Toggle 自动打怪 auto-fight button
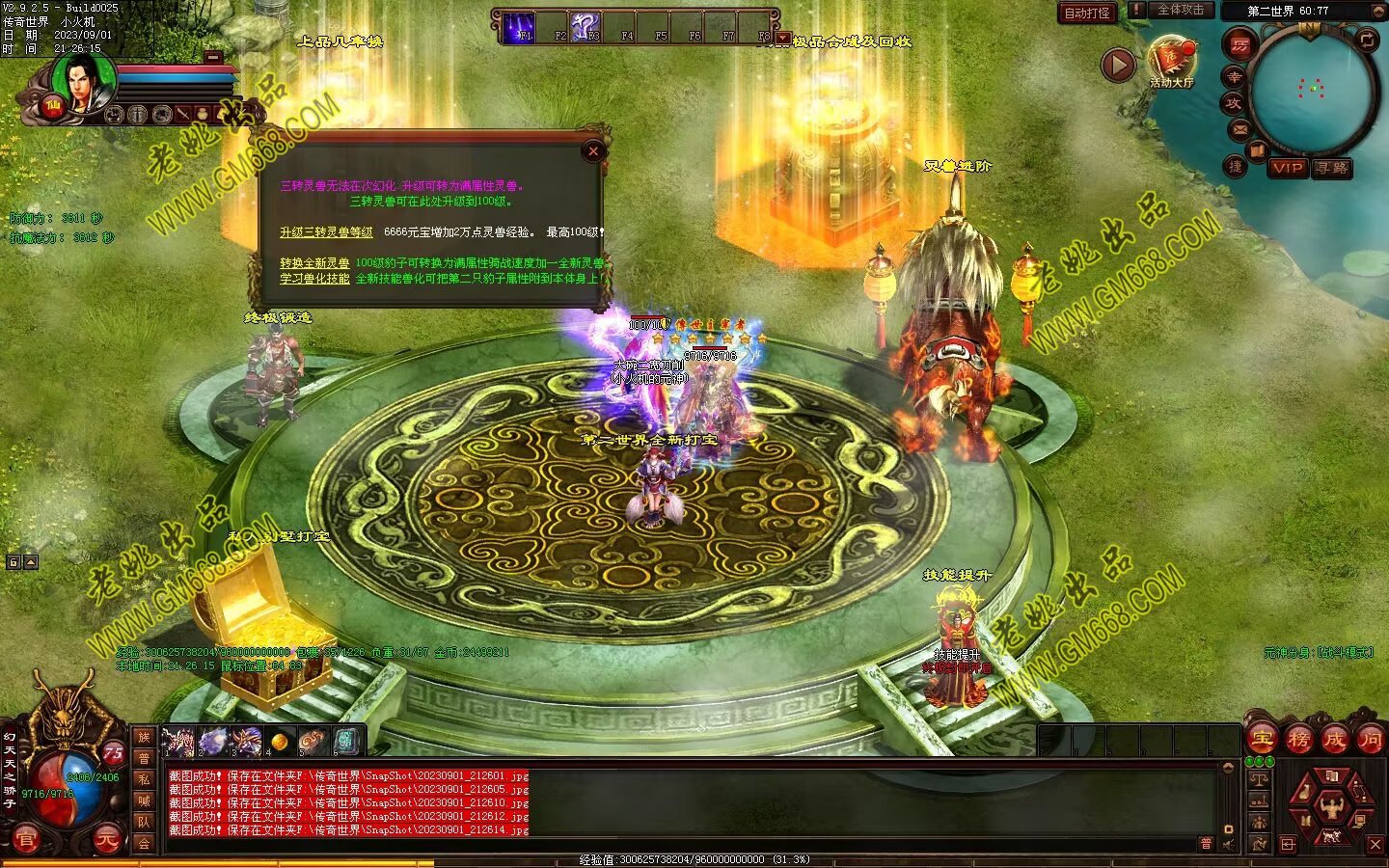Viewport: 1389px width, 868px height. tap(1087, 13)
